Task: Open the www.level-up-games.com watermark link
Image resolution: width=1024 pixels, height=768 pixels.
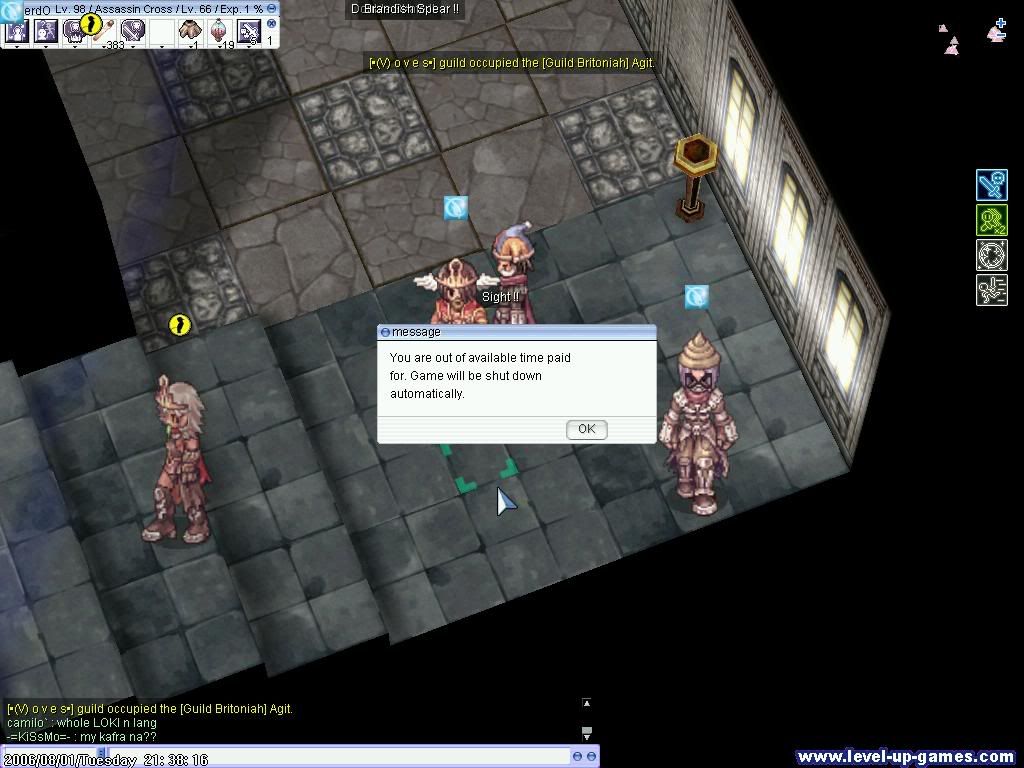Action: coord(906,757)
